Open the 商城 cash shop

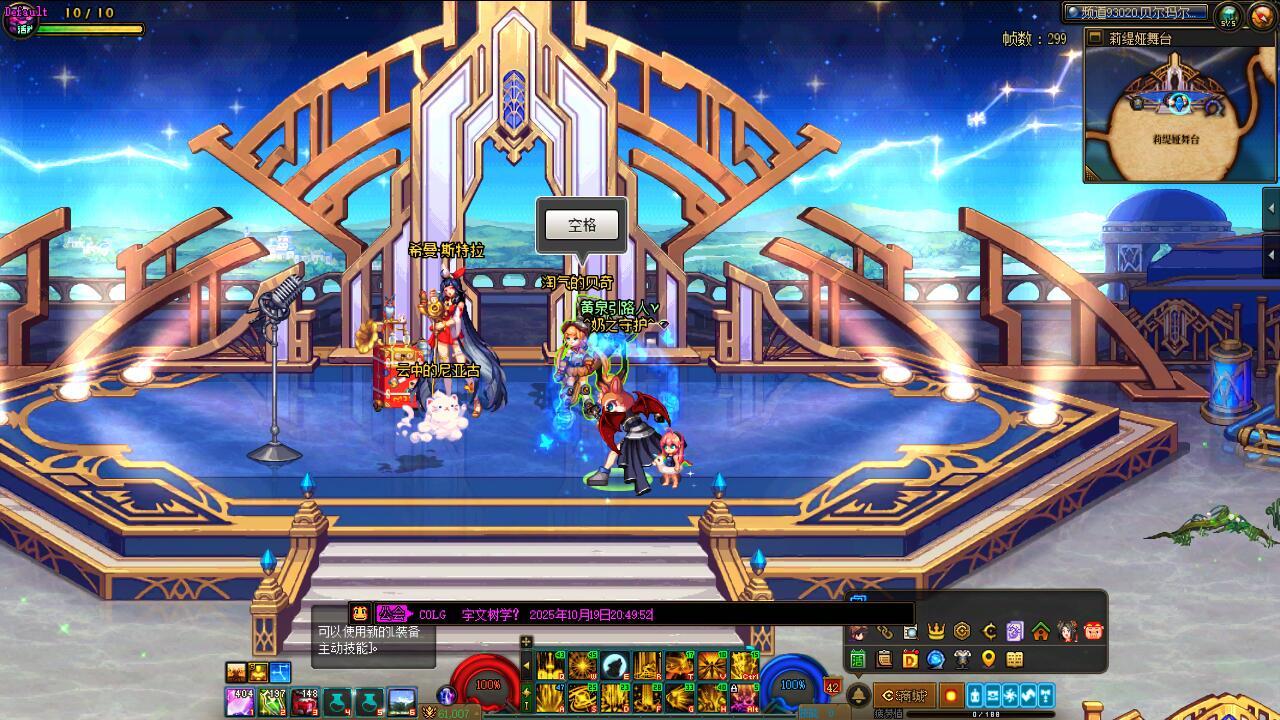pos(904,695)
